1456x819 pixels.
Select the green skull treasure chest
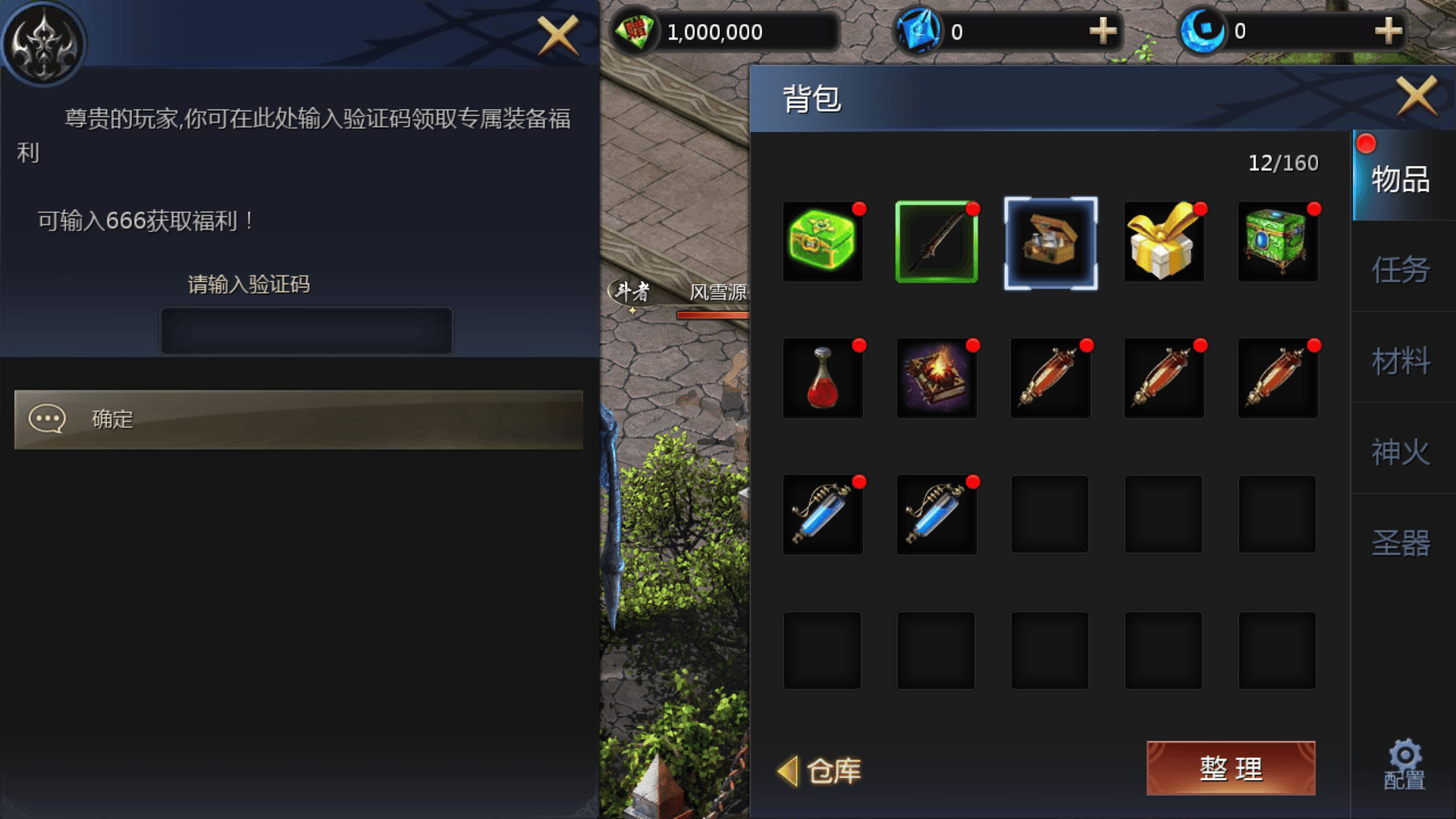point(822,242)
